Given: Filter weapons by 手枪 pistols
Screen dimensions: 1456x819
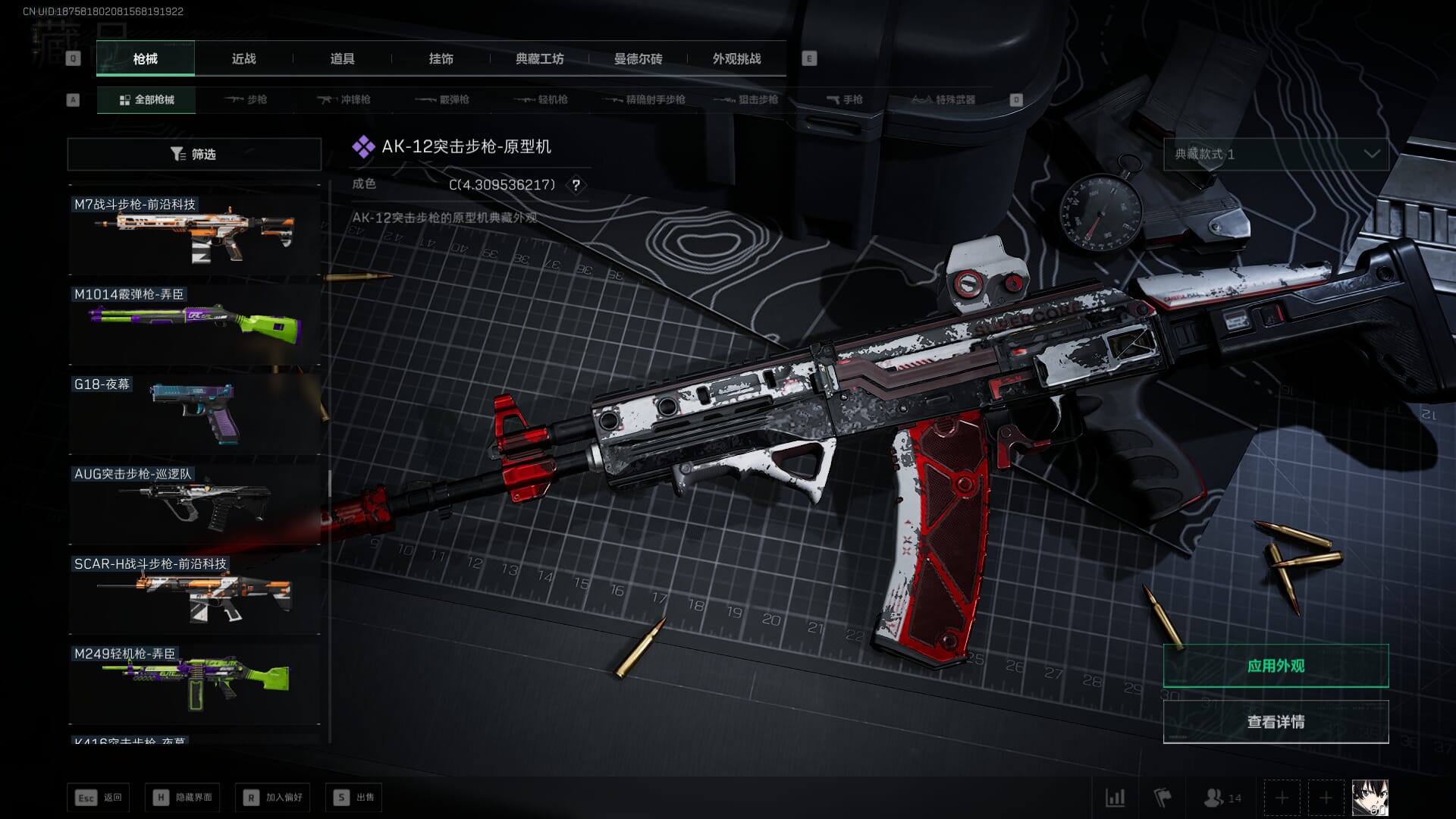Looking at the screenshot, I should click(x=844, y=99).
